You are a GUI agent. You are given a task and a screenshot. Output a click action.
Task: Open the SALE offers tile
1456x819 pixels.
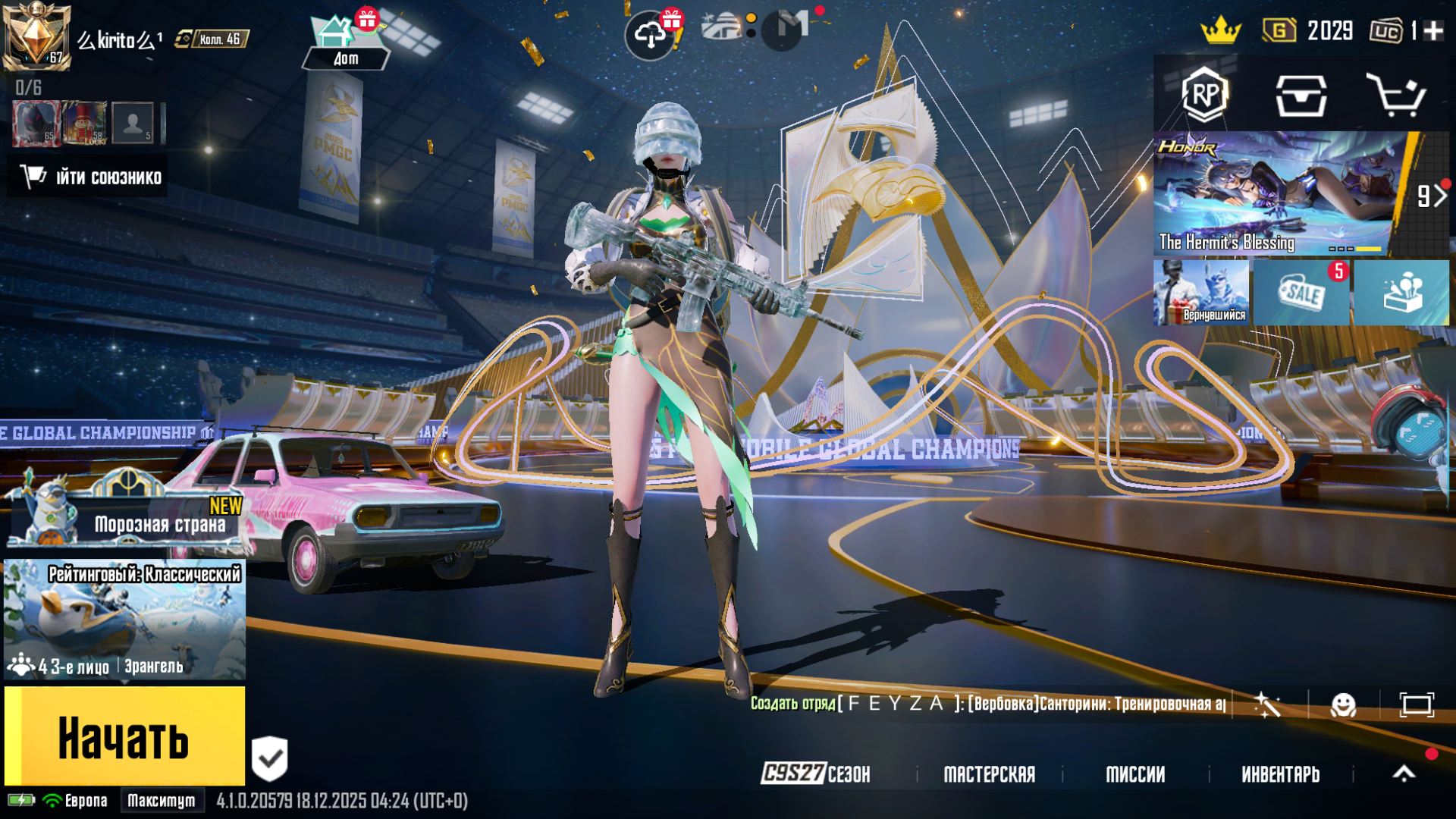(1301, 293)
